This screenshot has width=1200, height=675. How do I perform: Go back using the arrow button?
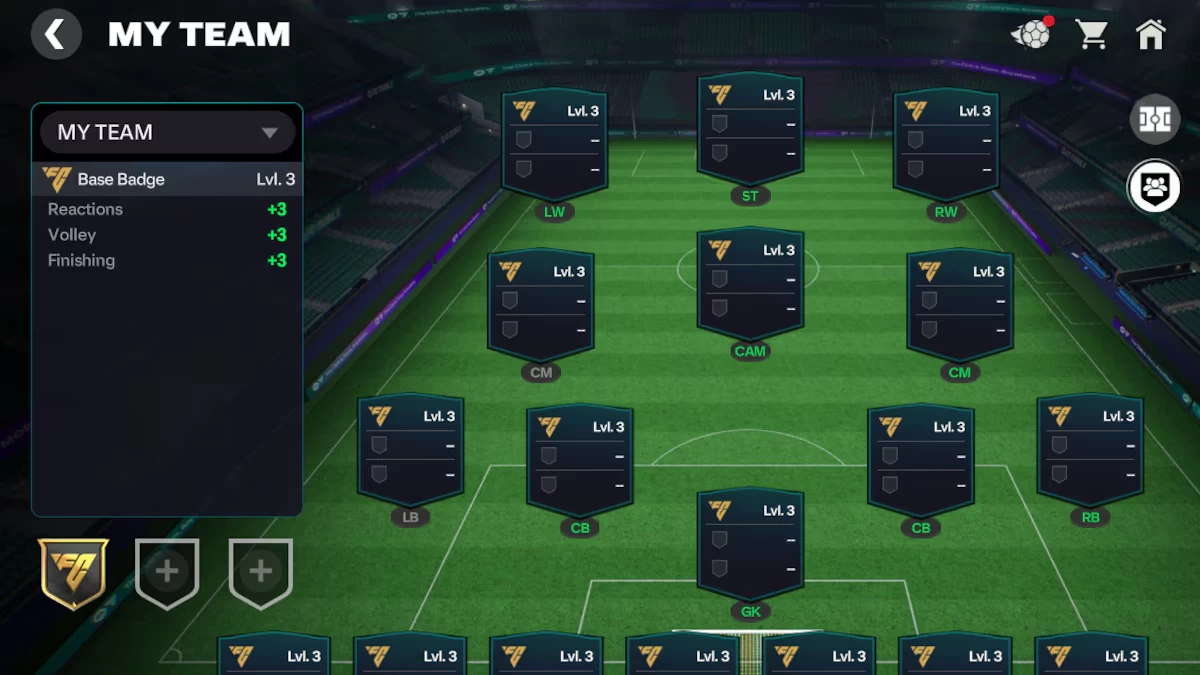click(x=56, y=35)
